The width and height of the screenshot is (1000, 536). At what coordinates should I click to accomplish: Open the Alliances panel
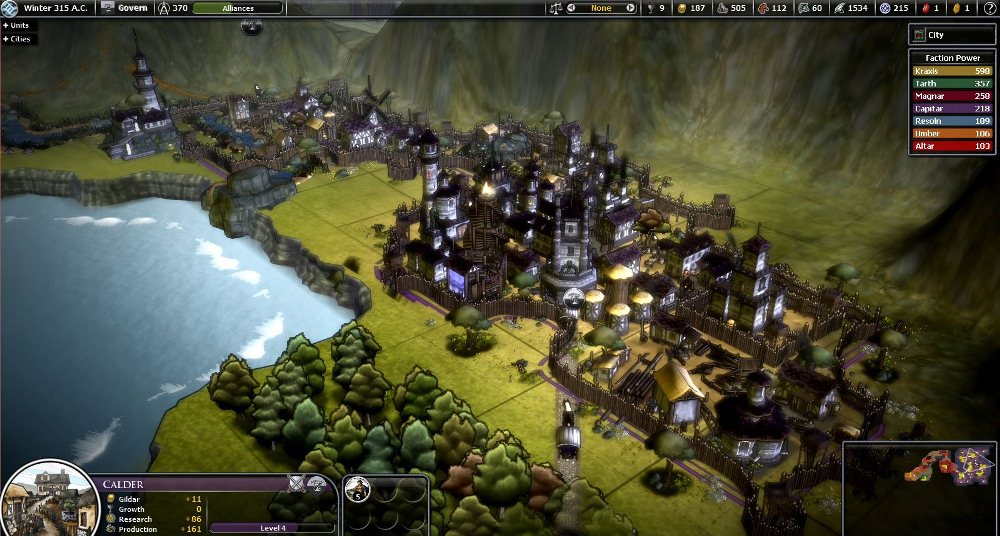(x=237, y=8)
